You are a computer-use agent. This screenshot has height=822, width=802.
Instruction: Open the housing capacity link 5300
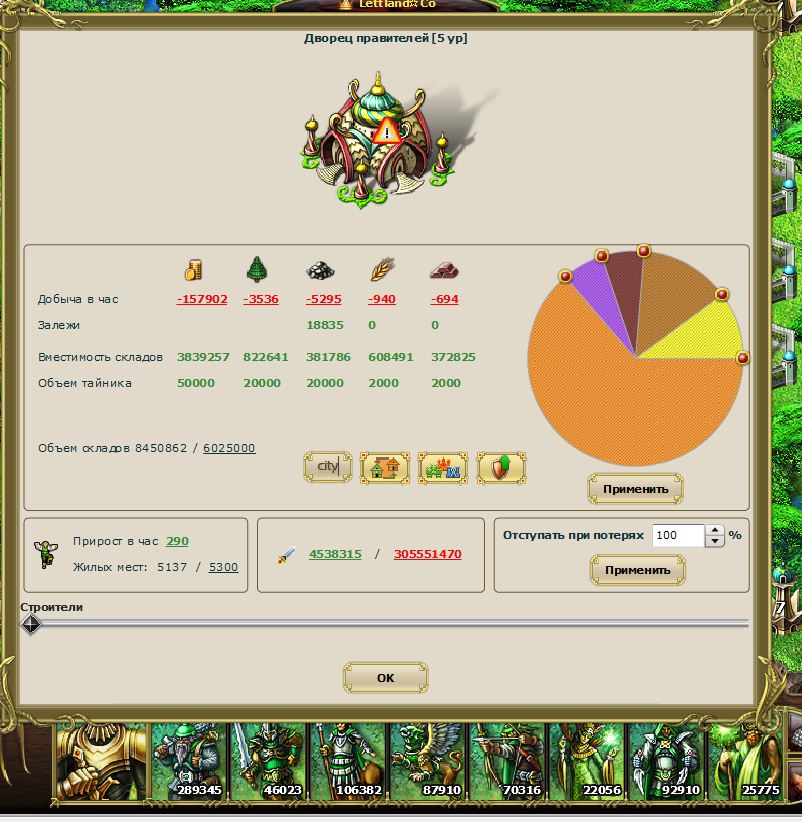point(223,567)
